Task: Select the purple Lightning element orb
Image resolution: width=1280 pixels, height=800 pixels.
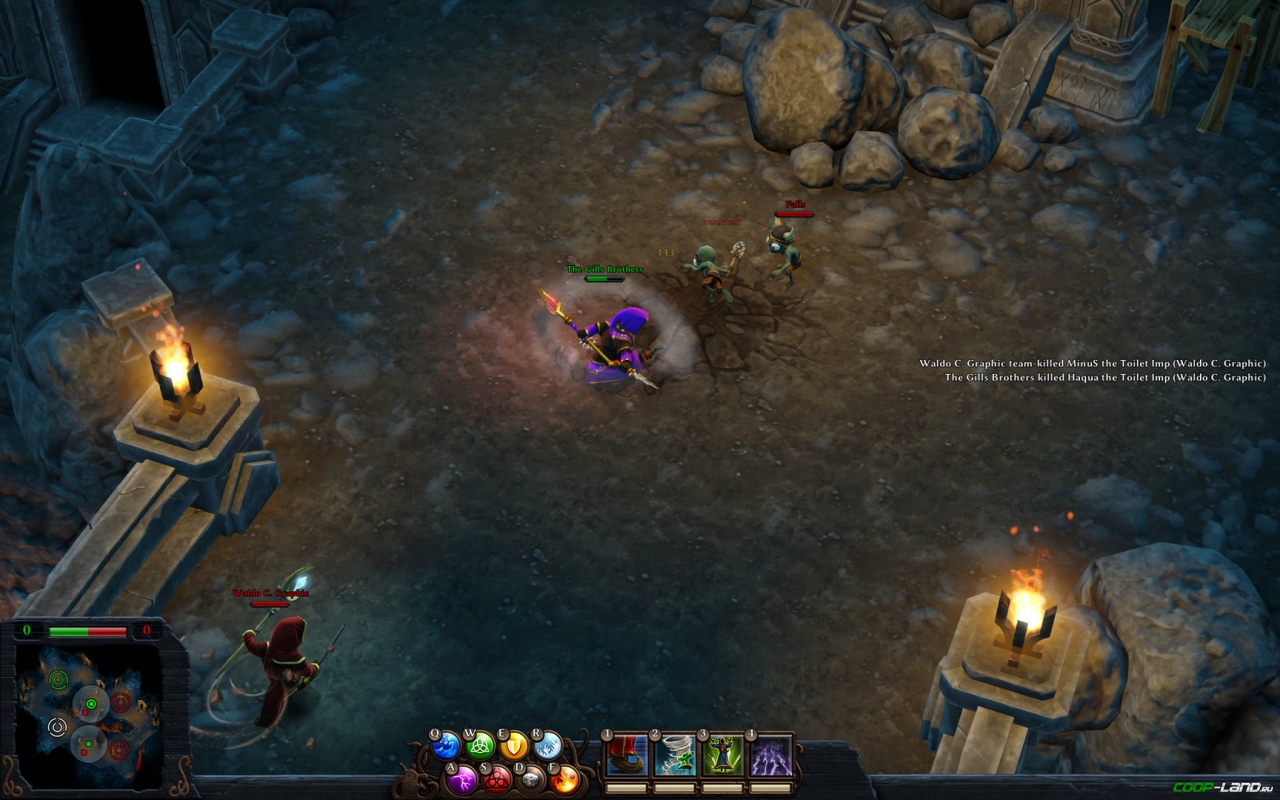Action: [462, 779]
